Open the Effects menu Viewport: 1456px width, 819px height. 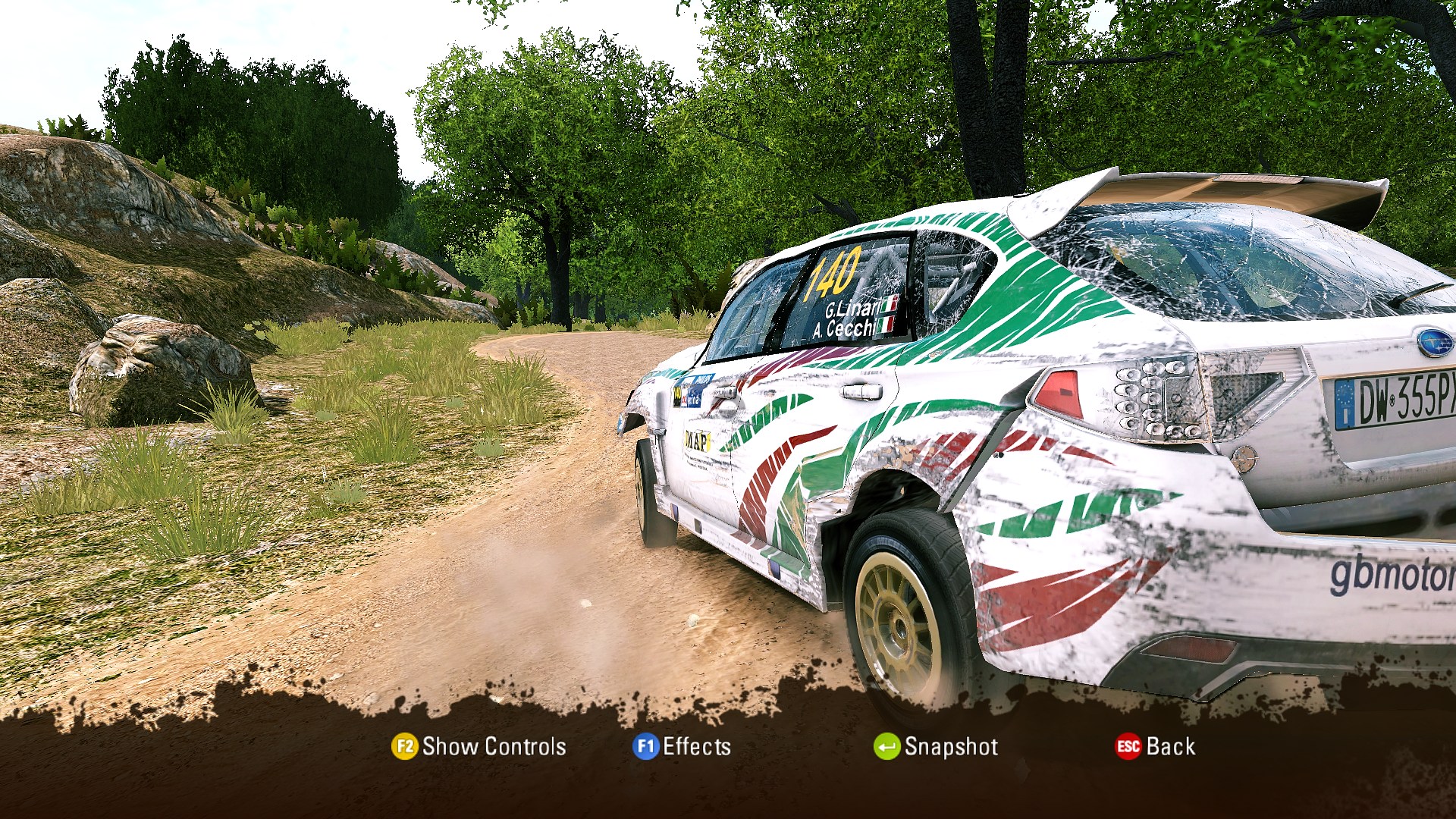tap(682, 747)
